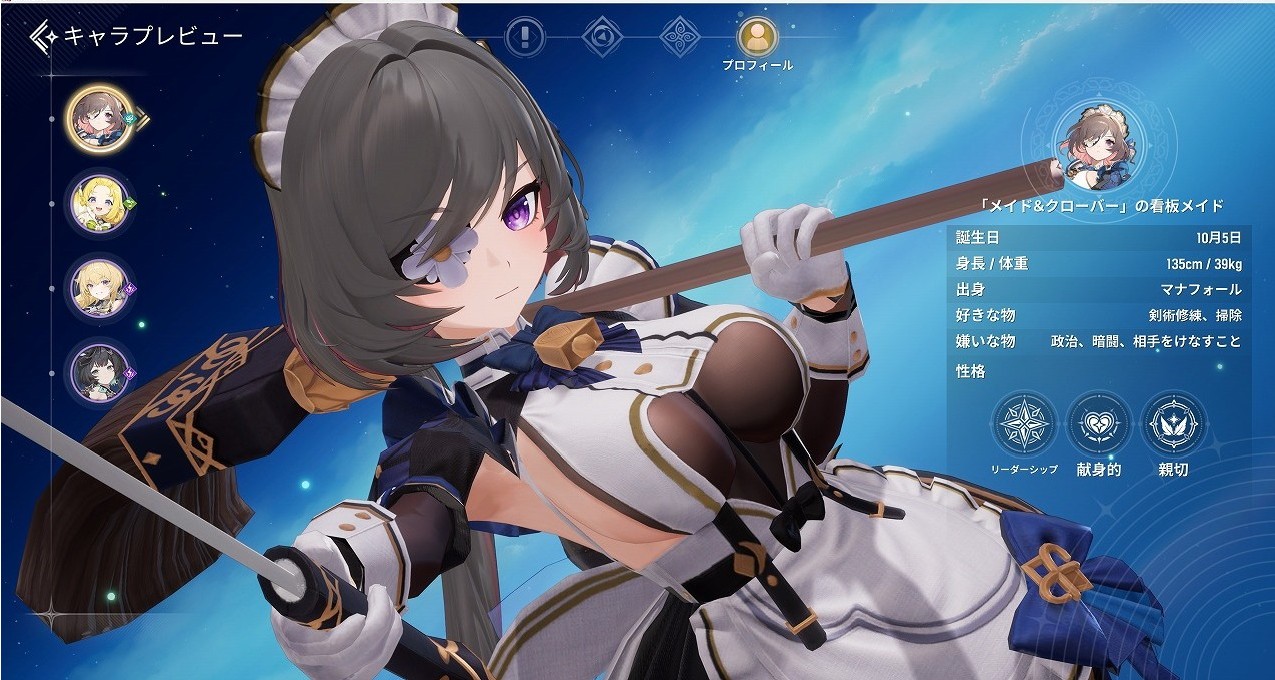Go back using the キャラプレビュー arrow
1275x680 pixels.
tap(45, 38)
